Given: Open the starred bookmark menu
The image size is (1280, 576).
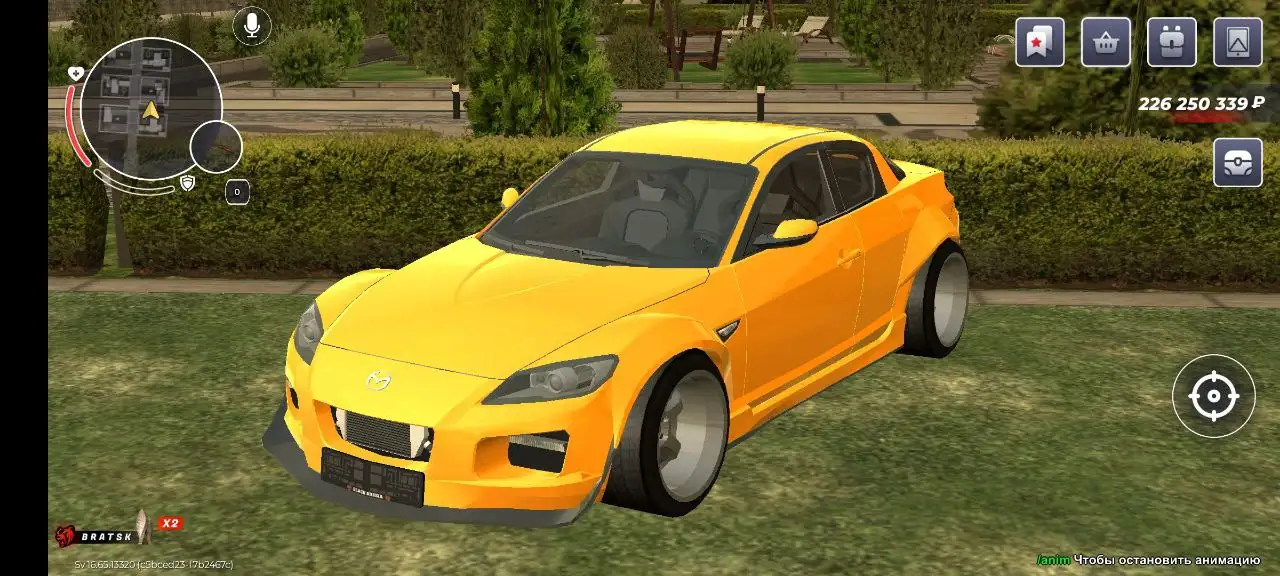Looking at the screenshot, I should [1040, 42].
